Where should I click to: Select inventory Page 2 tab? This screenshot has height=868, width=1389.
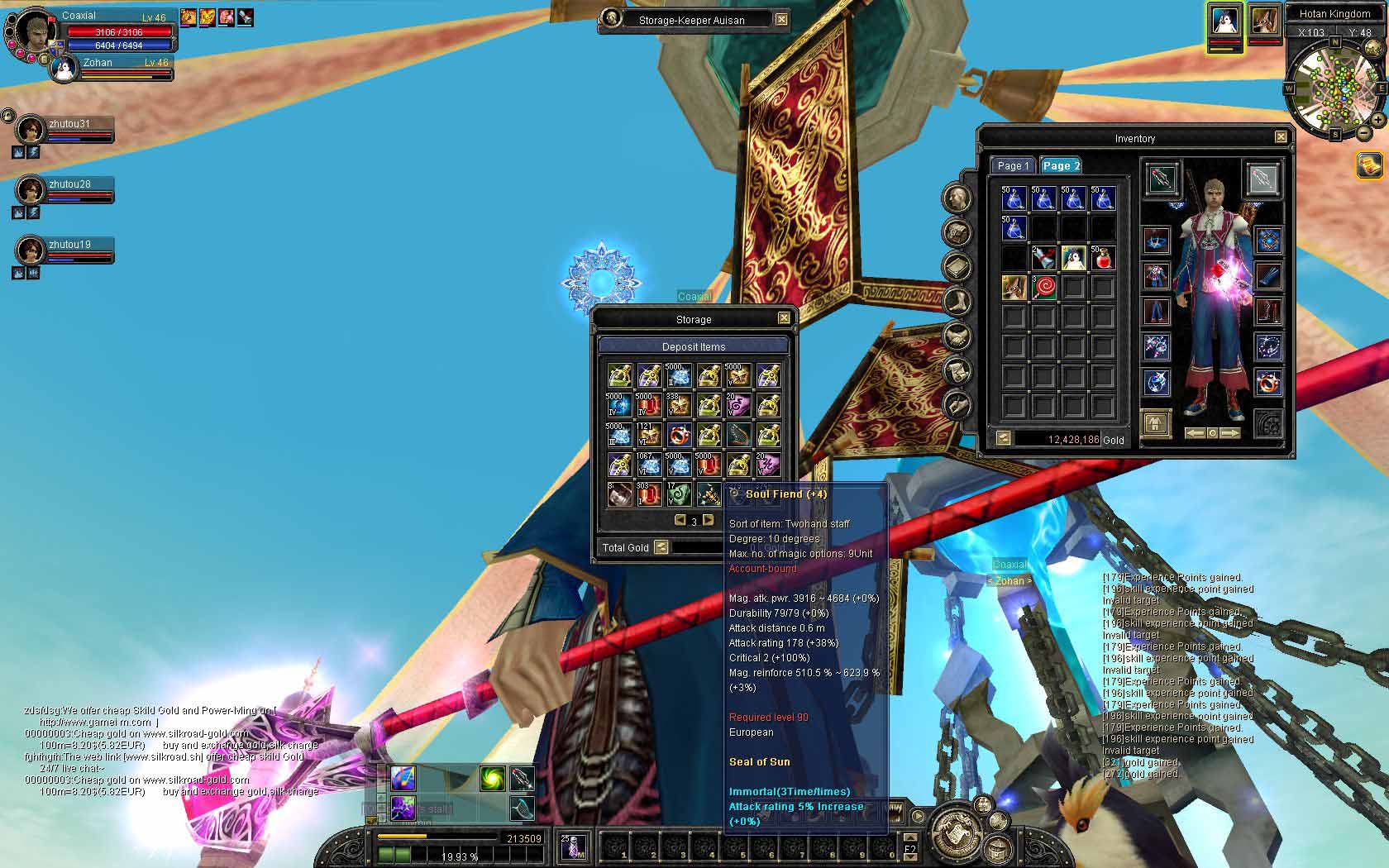(1061, 165)
